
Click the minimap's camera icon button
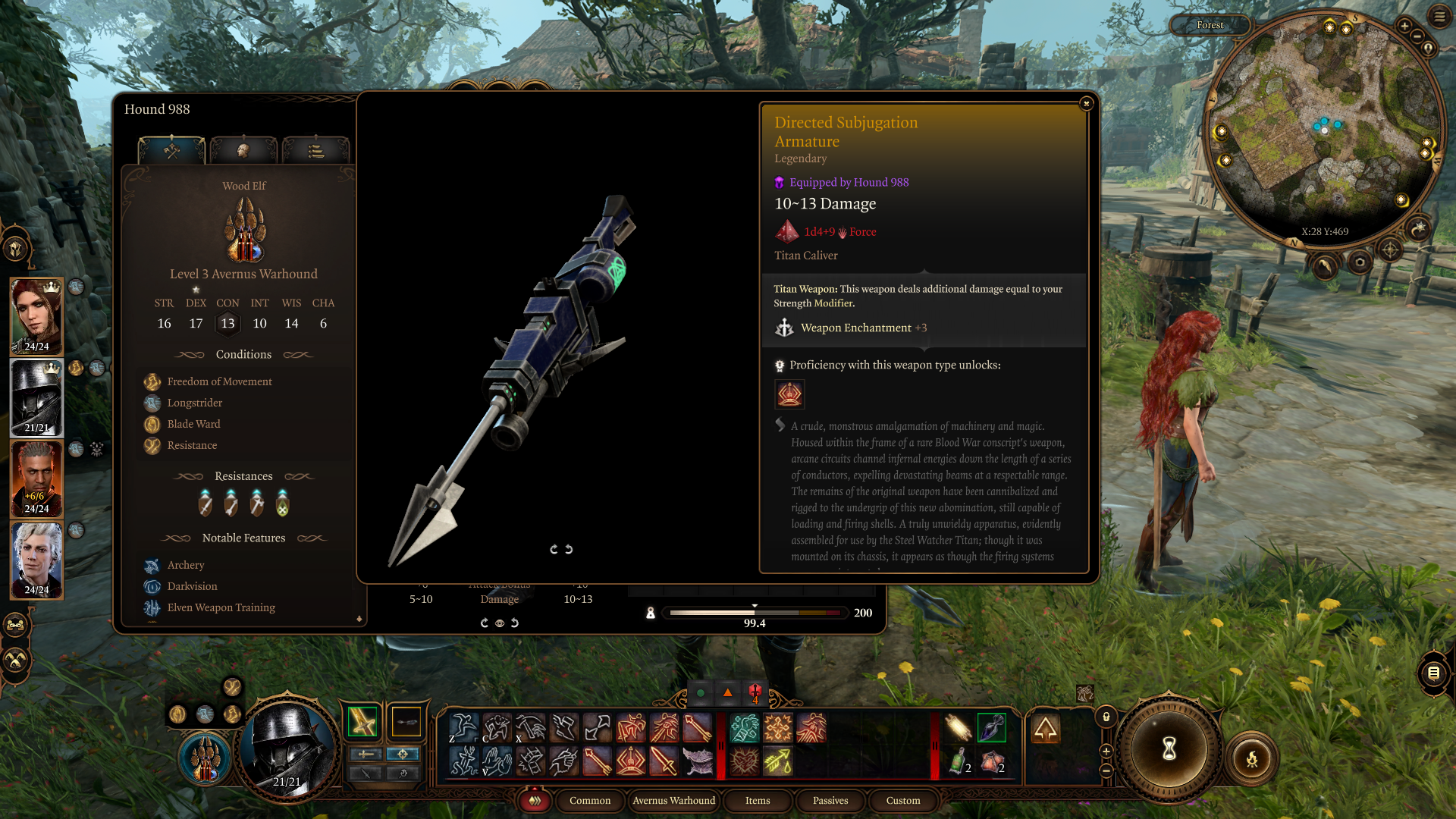[1360, 262]
